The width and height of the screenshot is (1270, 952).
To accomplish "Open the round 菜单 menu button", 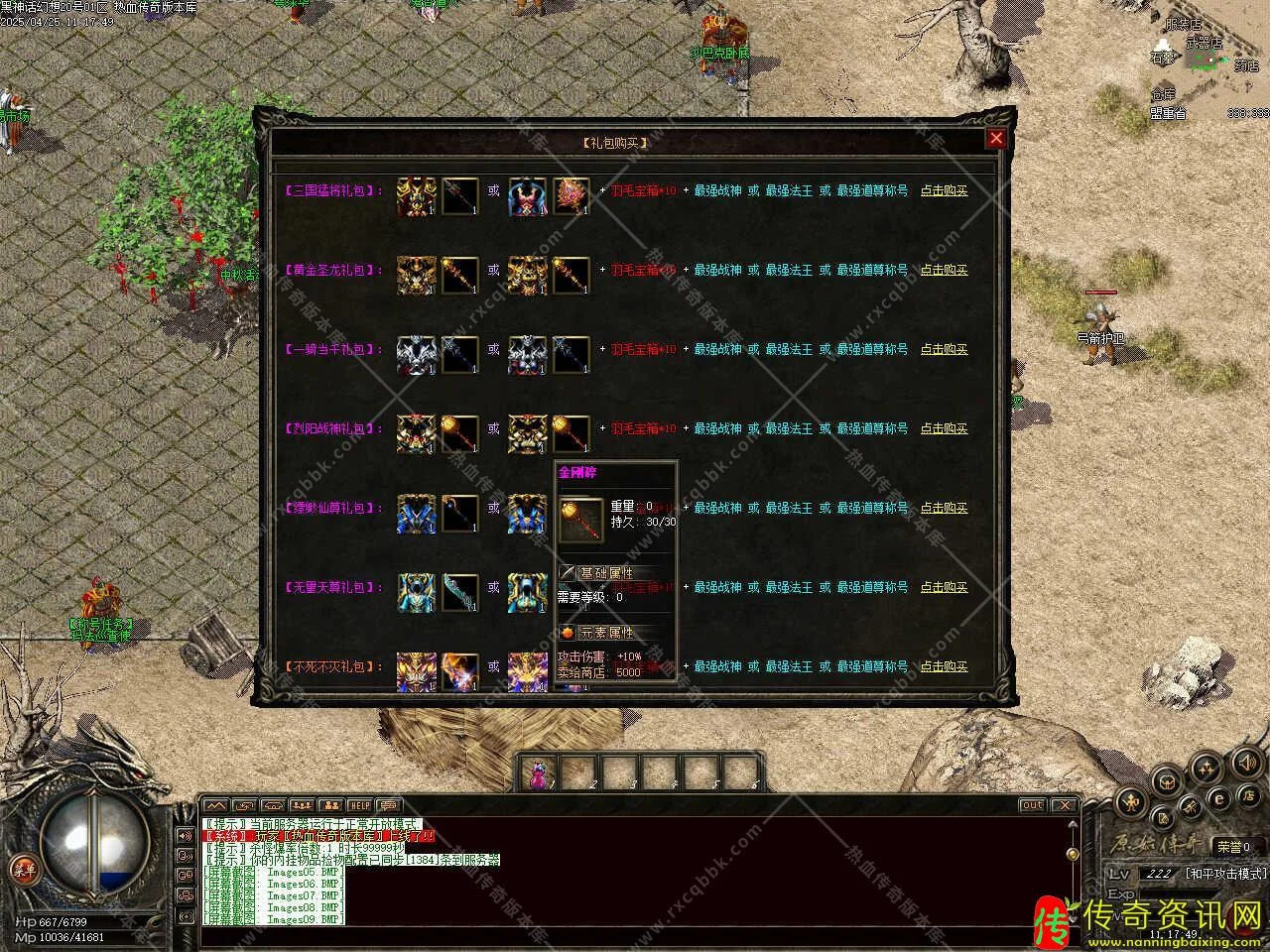I will click(x=22, y=870).
